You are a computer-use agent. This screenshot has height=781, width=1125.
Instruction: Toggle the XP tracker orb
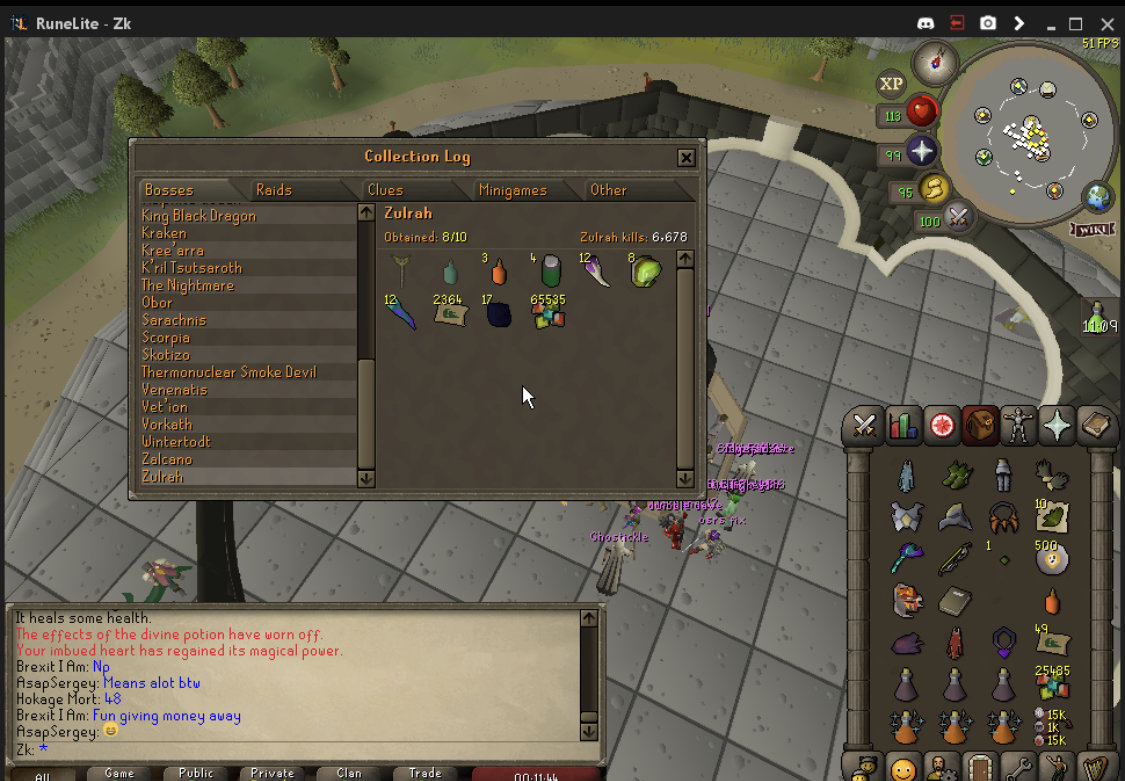[890, 85]
